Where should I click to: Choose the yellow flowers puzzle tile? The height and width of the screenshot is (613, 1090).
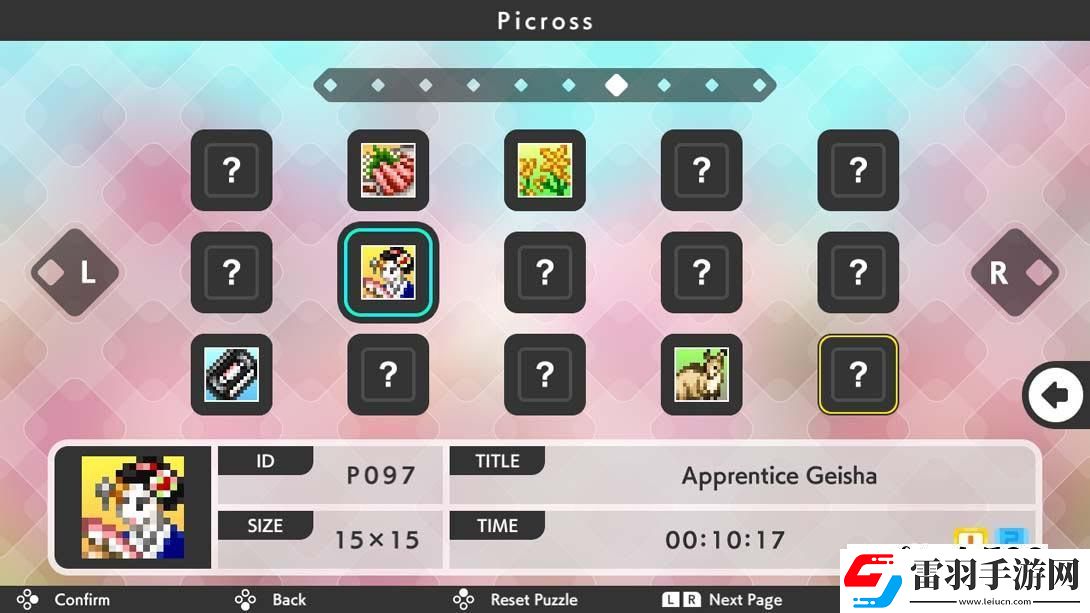click(x=544, y=170)
